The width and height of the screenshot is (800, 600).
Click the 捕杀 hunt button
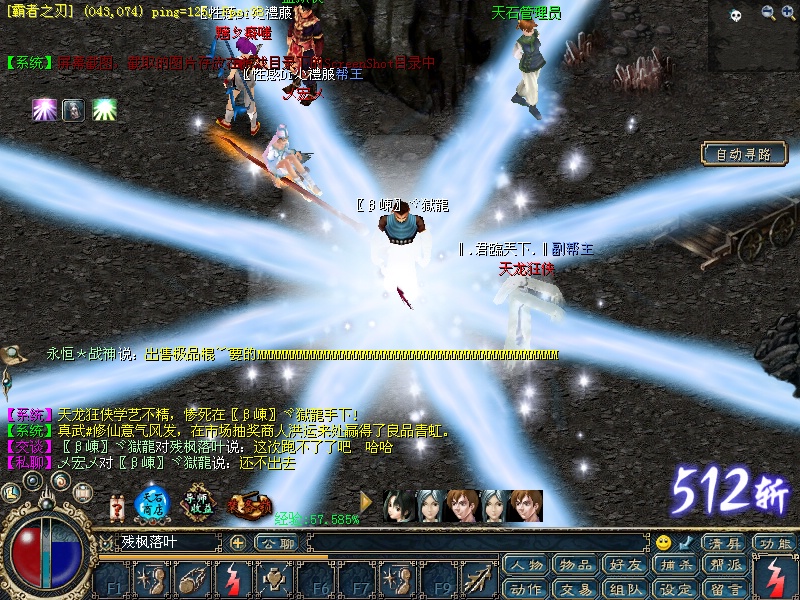(x=673, y=565)
